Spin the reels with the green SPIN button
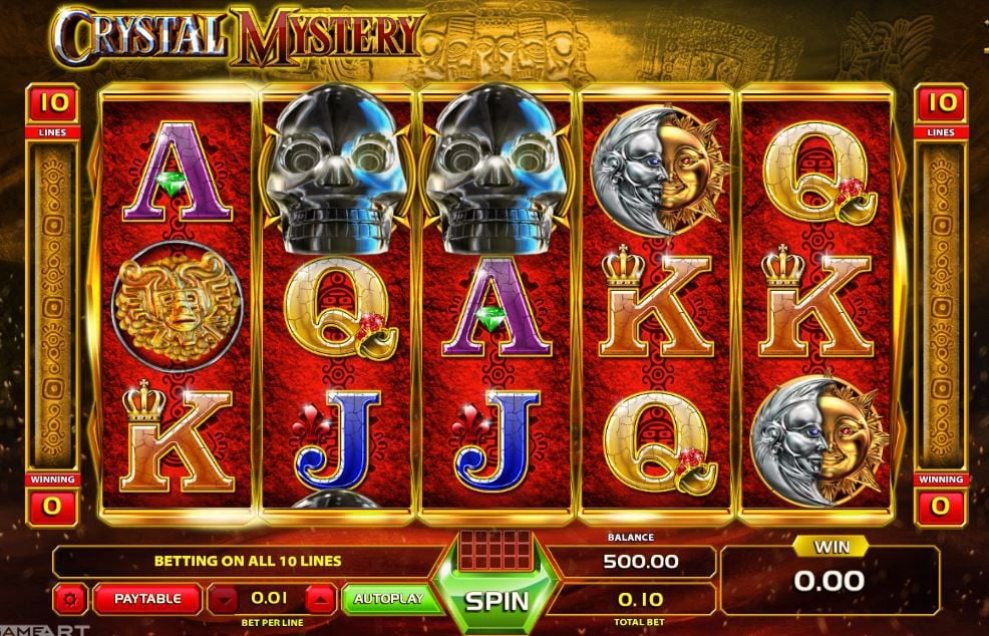989x636 pixels. 496,601
